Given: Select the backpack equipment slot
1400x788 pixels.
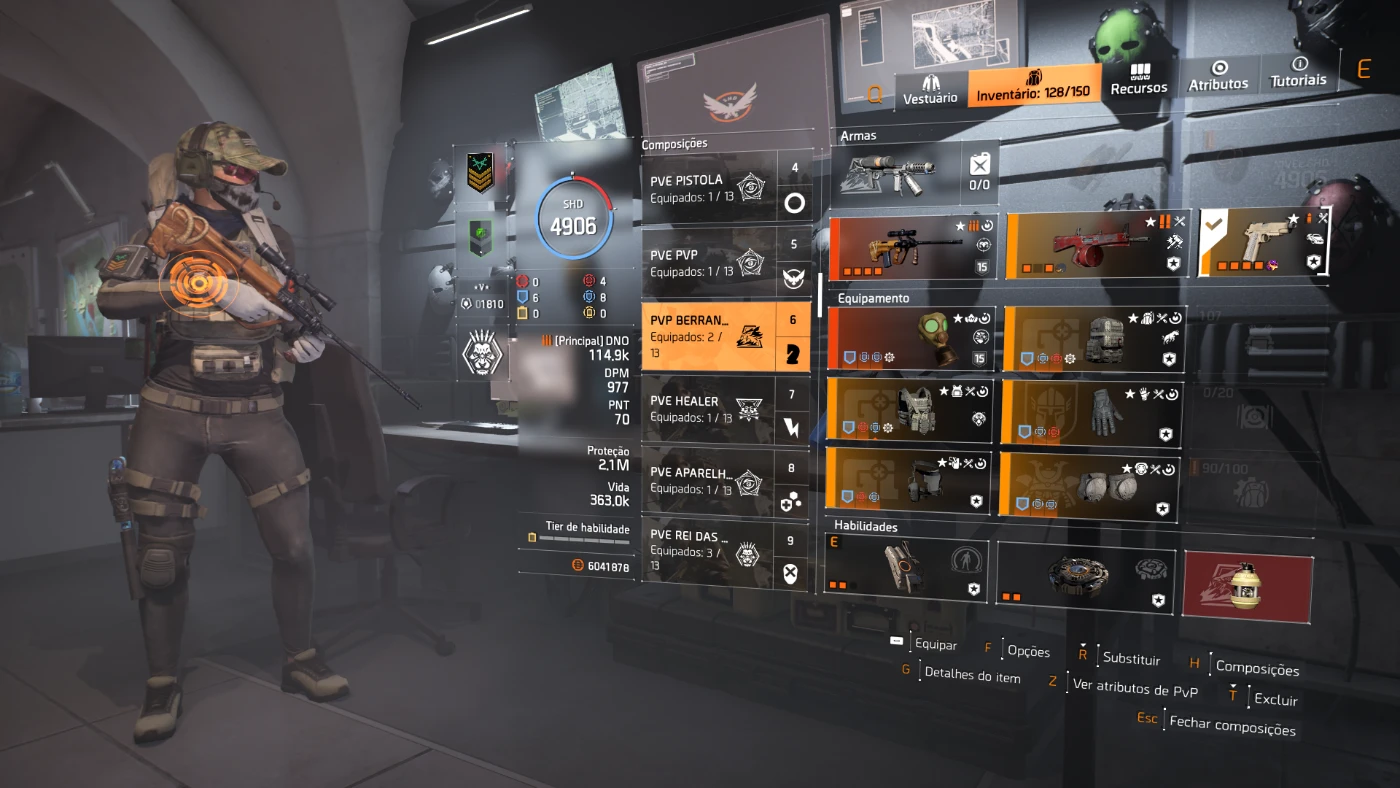Looking at the screenshot, I should (x=1094, y=339).
